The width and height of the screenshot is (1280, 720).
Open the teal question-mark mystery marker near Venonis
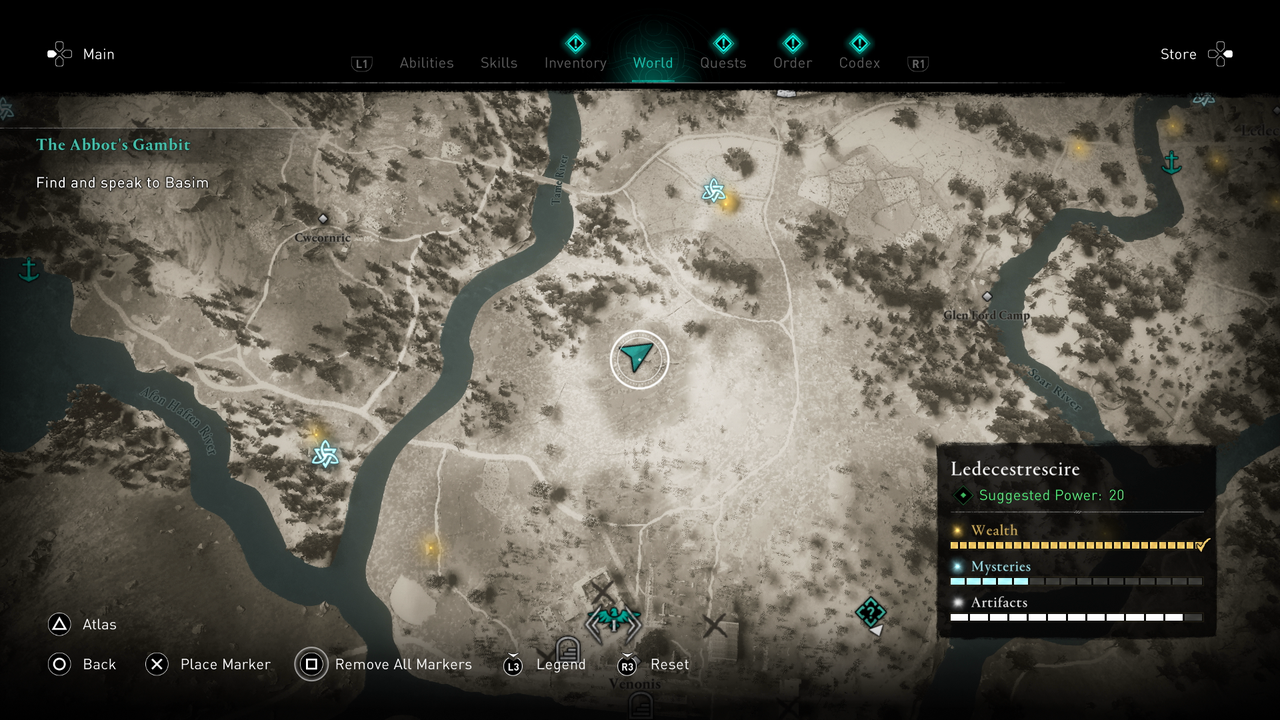[x=869, y=612]
